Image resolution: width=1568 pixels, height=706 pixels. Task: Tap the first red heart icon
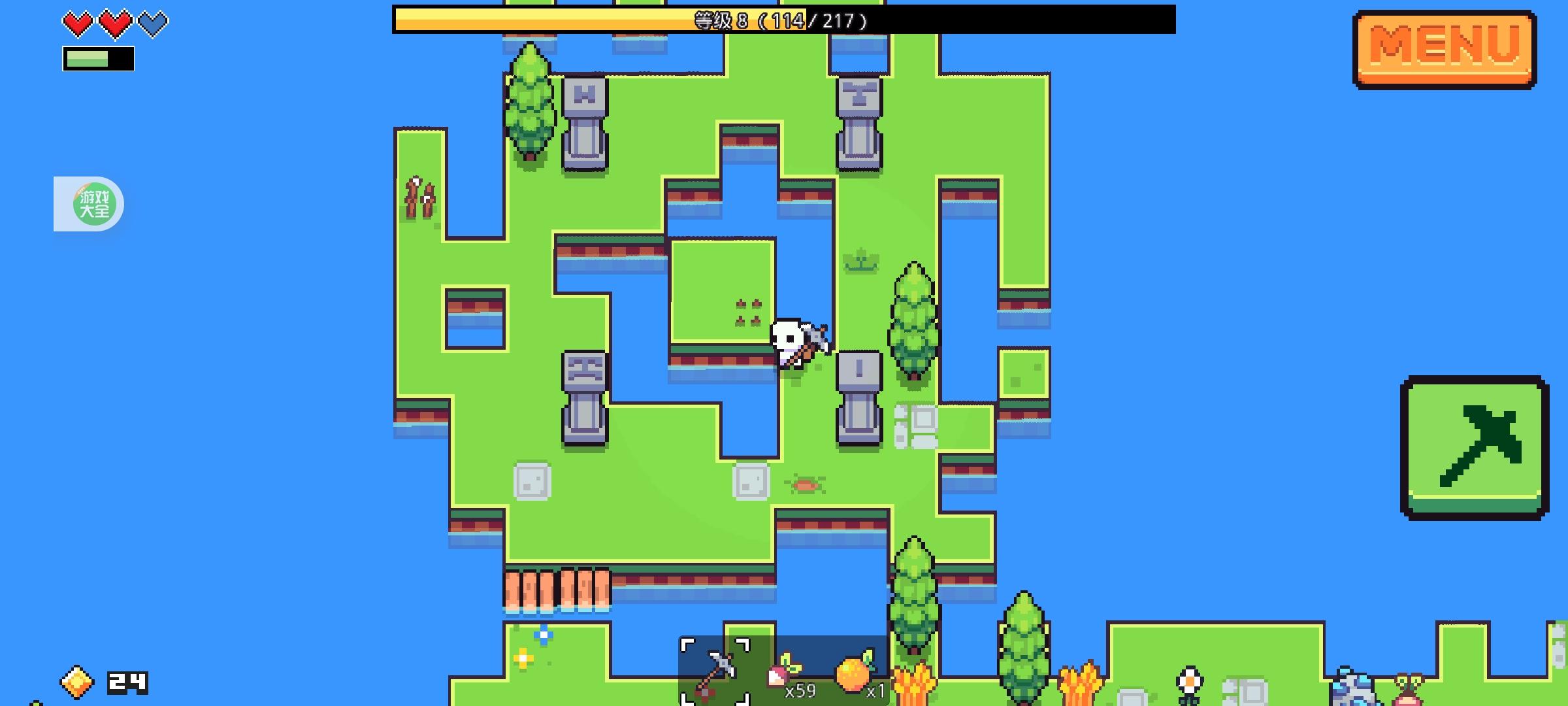tap(76, 24)
